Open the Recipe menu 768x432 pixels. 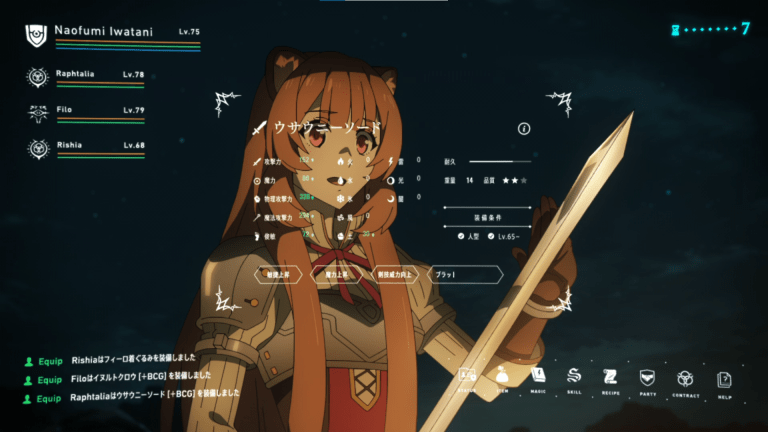click(610, 378)
